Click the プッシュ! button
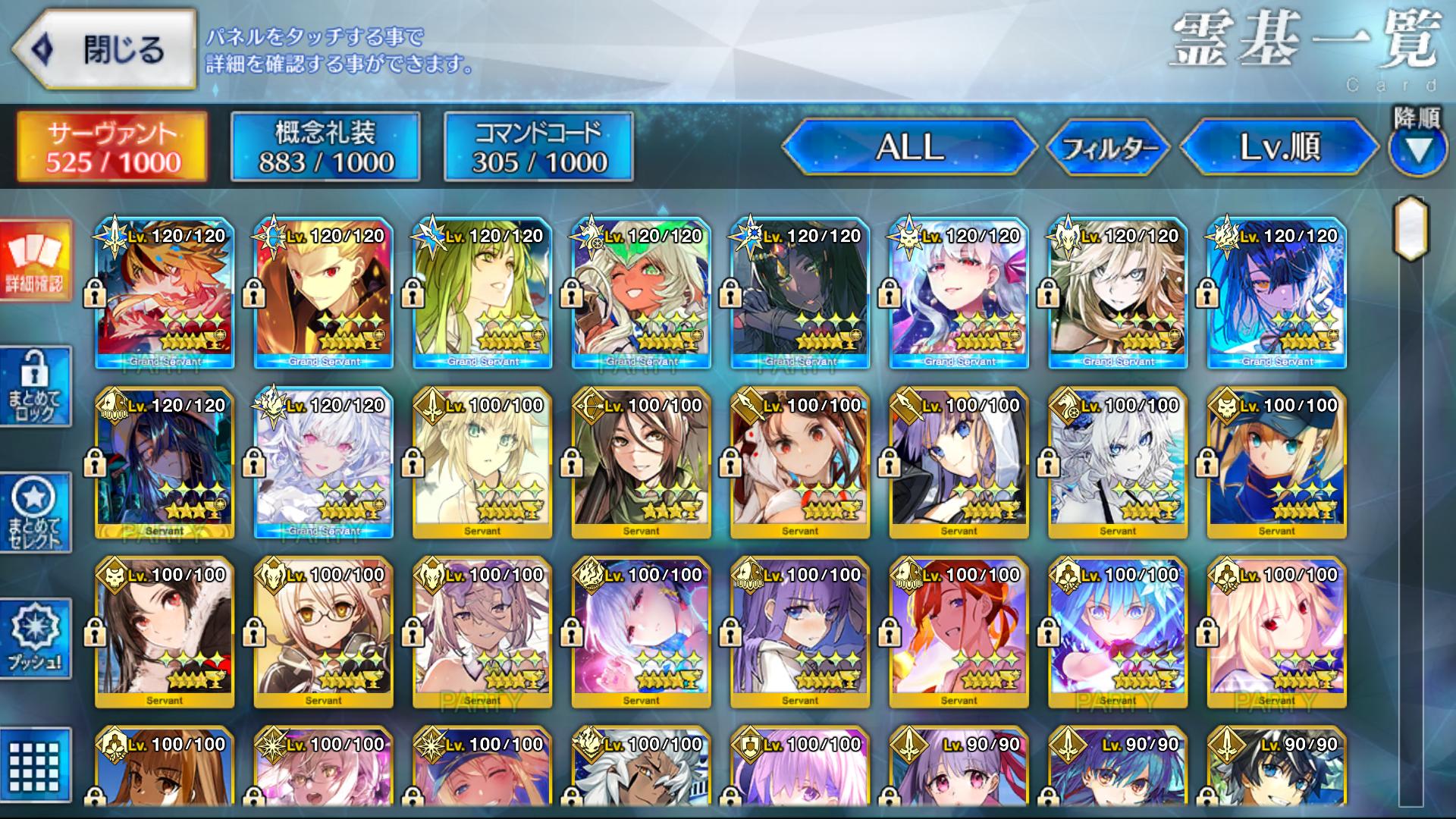The width and height of the screenshot is (1456, 819). point(35,639)
